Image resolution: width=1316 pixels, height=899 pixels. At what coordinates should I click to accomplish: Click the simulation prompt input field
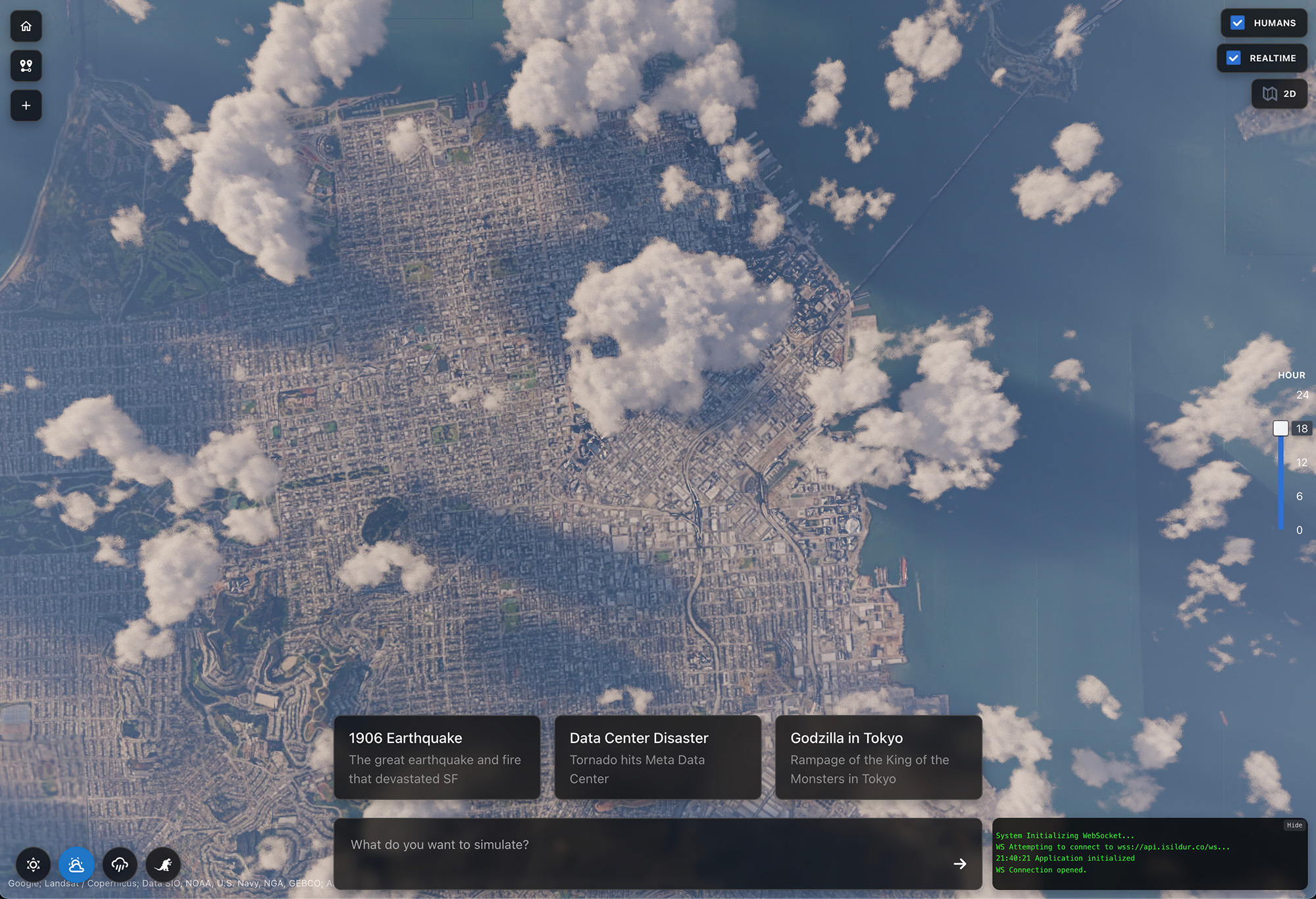pyautogui.click(x=625, y=844)
